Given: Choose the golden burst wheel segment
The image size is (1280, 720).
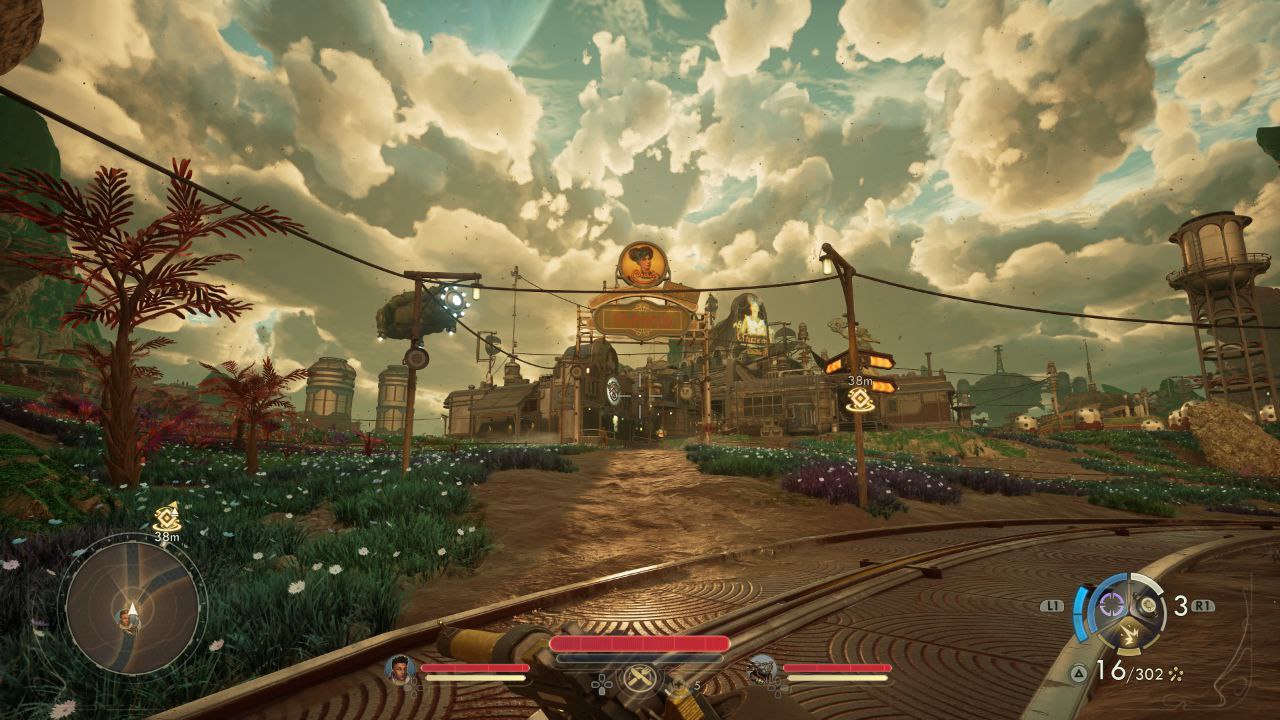Looking at the screenshot, I should pyautogui.click(x=1130, y=633).
